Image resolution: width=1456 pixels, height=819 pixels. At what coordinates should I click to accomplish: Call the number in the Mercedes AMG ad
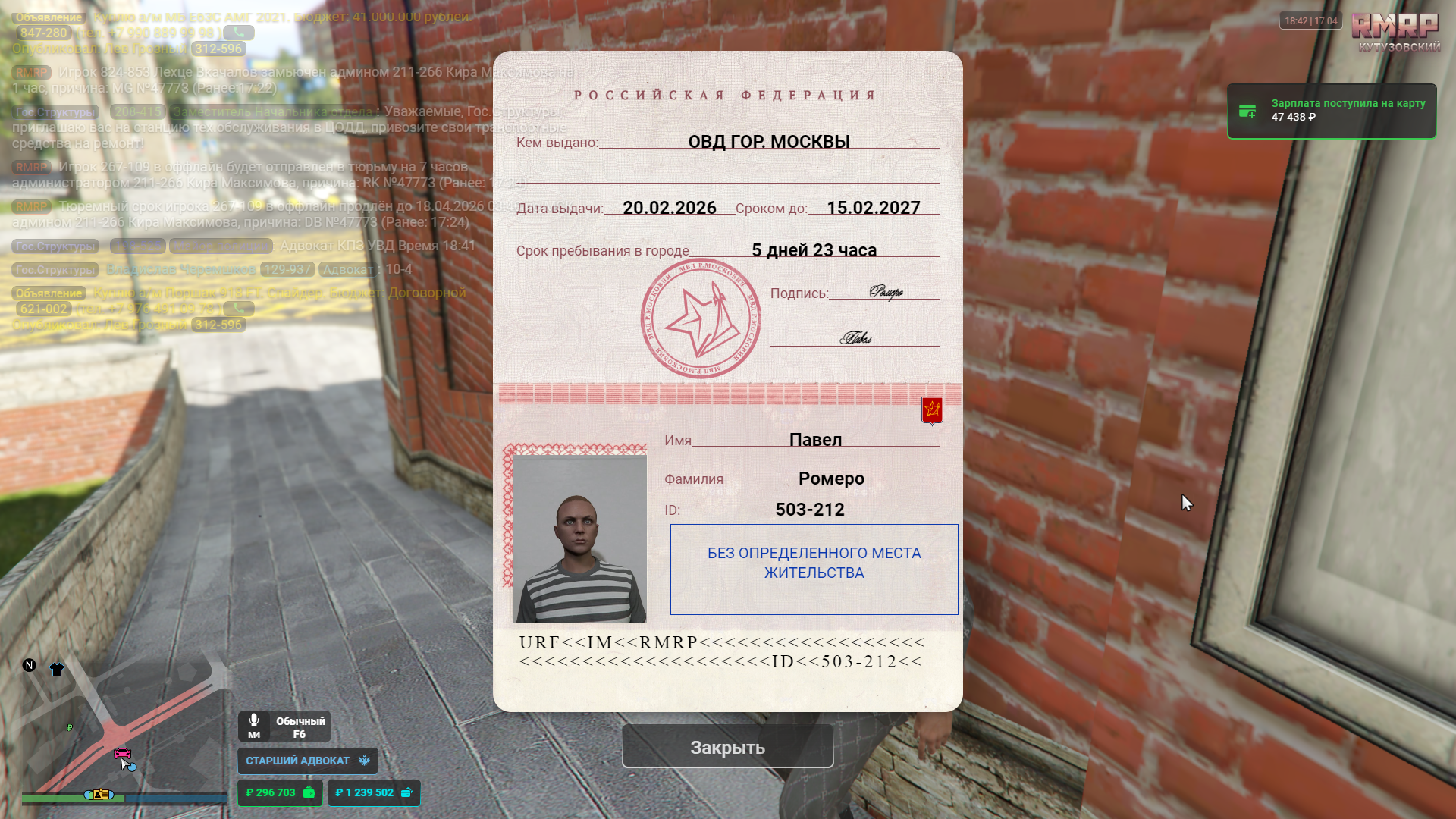point(239,33)
